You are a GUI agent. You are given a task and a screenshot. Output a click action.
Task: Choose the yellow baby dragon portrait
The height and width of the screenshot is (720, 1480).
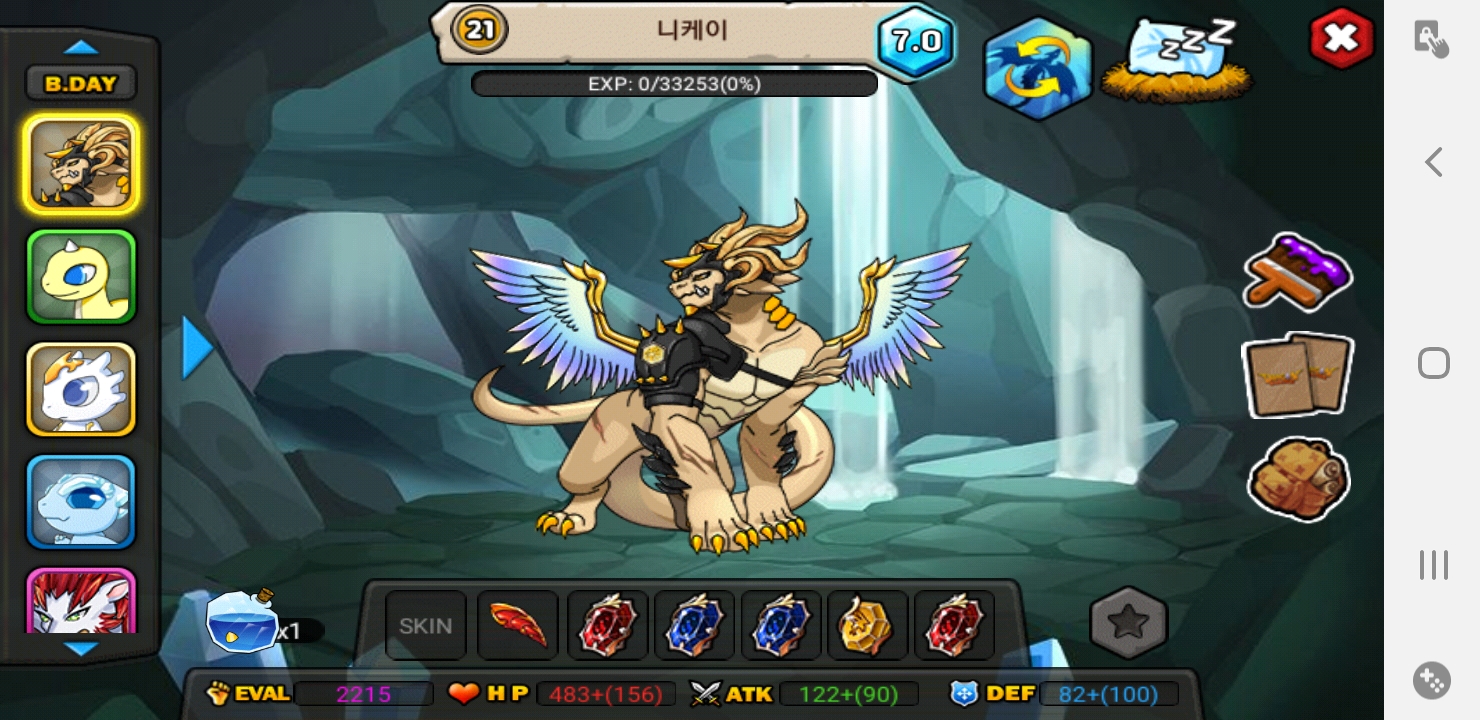pos(81,277)
